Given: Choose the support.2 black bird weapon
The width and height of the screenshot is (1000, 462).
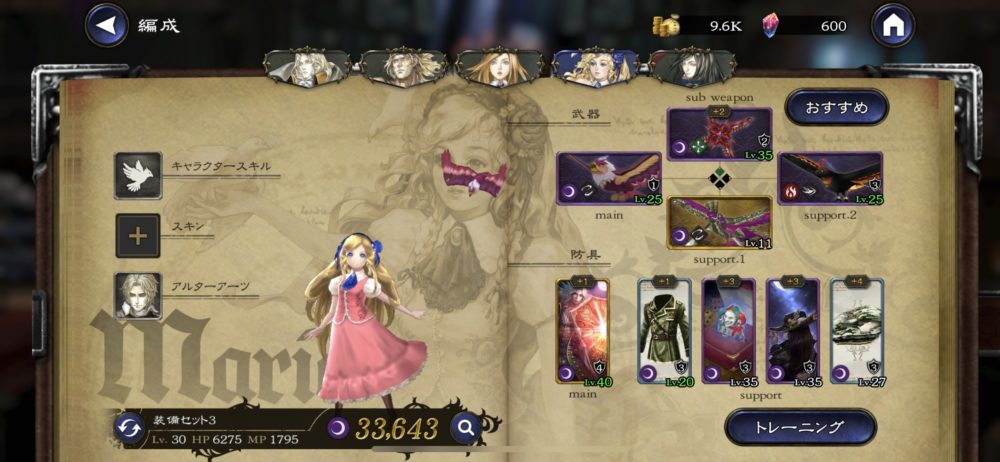Looking at the screenshot, I should (830, 179).
